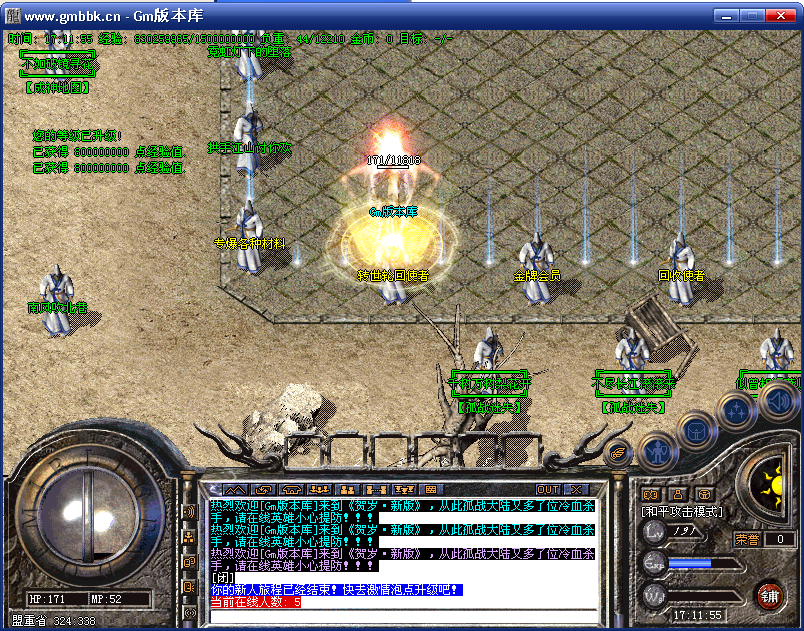Viewport: 804px width, 631px height.
Task: Open the skills button with sparkle stars
Action: 737,410
